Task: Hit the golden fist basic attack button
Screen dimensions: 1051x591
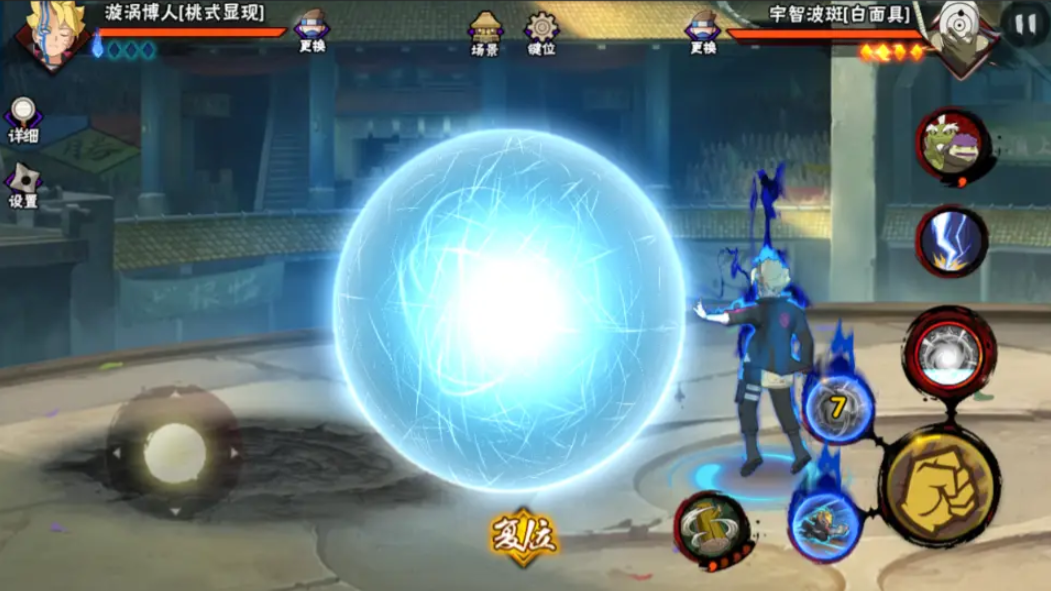Action: click(940, 487)
